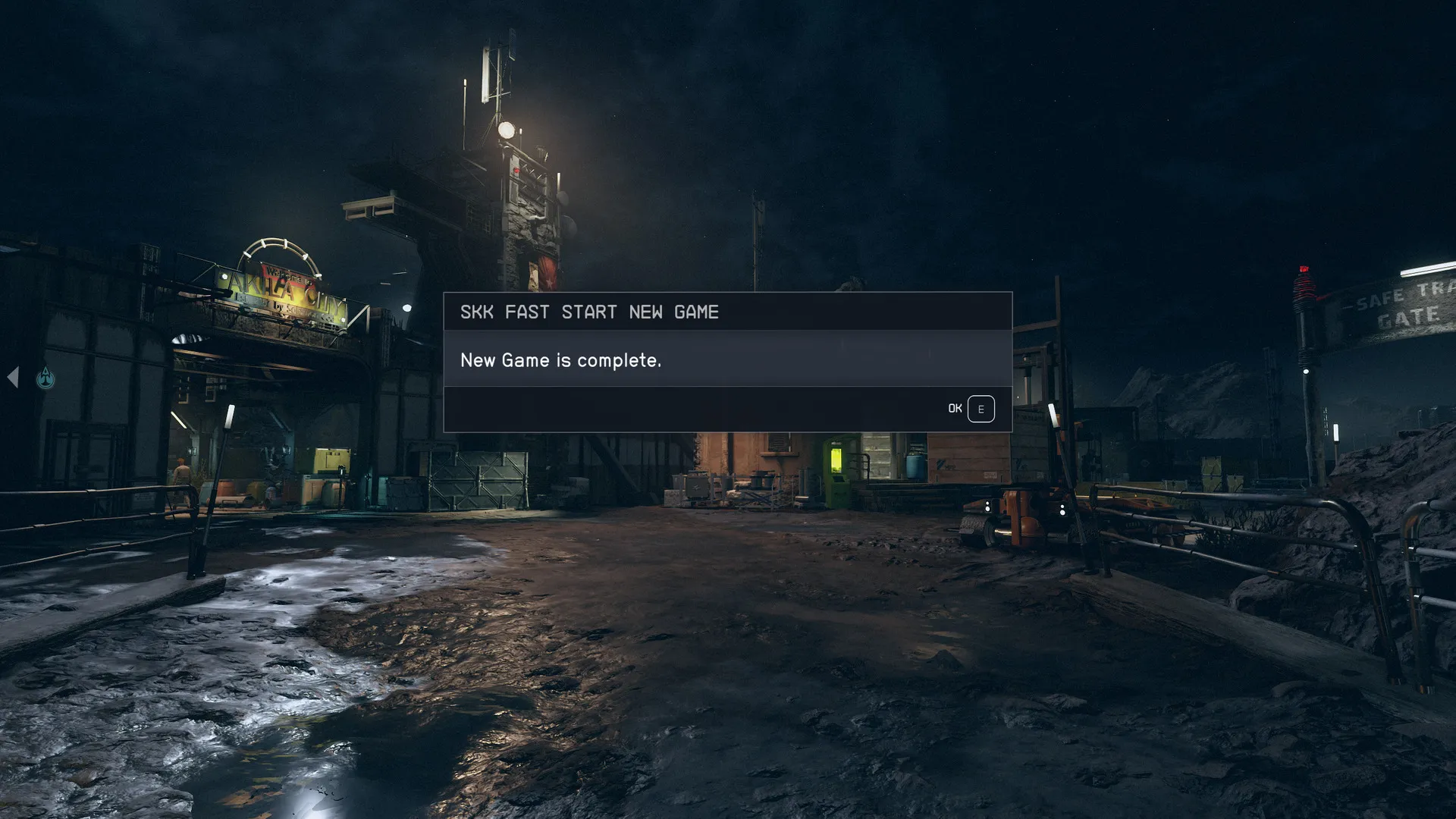Confirm the New Game complete dialog with OK
This screenshot has height=819, width=1456.
pyautogui.click(x=971, y=409)
